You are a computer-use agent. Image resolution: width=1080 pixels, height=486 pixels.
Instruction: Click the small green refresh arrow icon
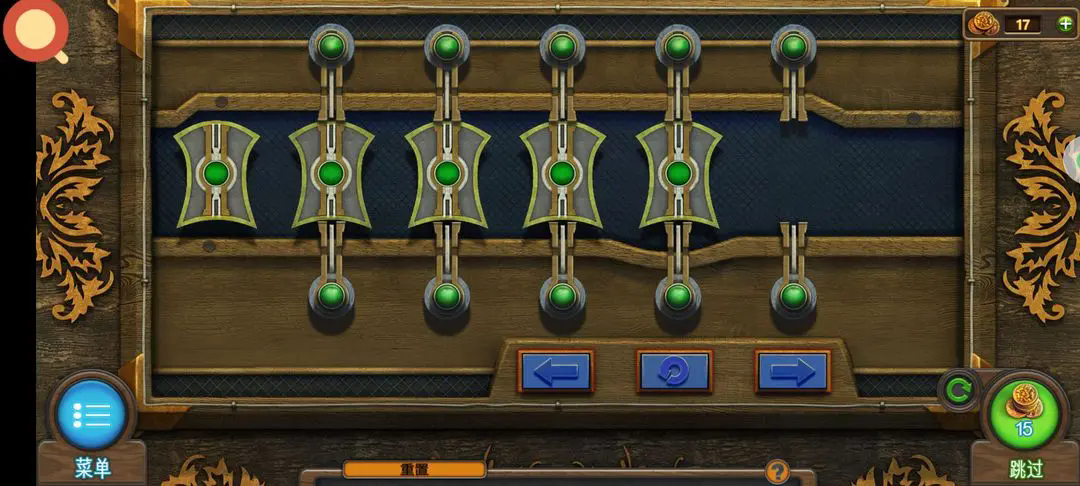[958, 391]
